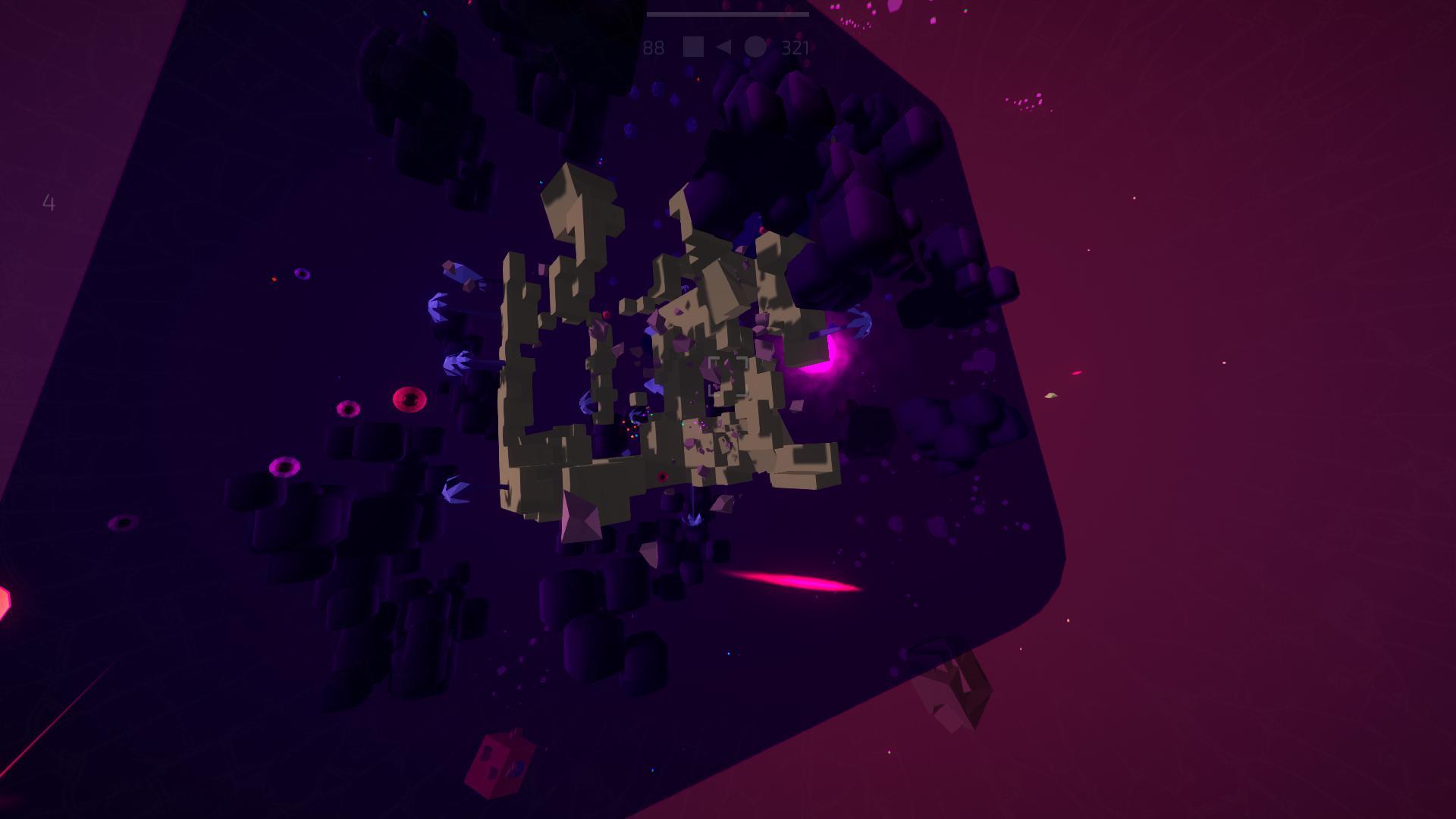The image size is (1456, 819).
Task: Toggle the square resource indicator next to 88
Action: click(693, 47)
